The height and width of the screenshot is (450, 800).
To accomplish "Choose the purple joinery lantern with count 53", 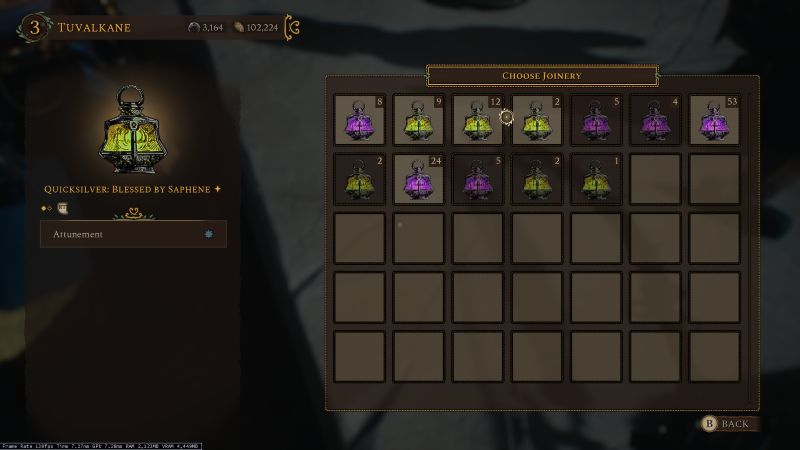I will (714, 120).
